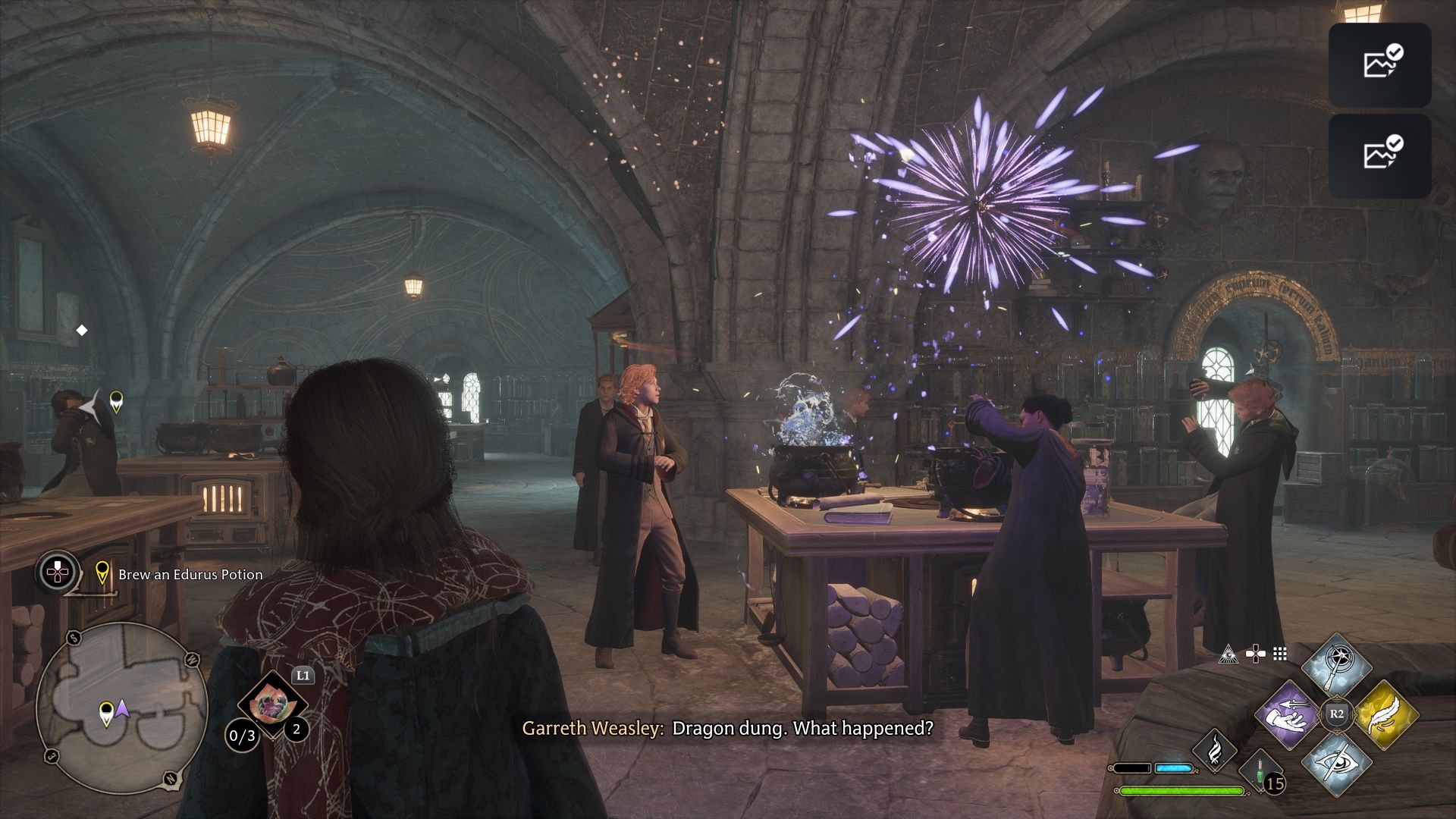The image size is (1456, 819).
Task: Click the D-pad cross icon above the spell diamond
Action: coord(1256,654)
